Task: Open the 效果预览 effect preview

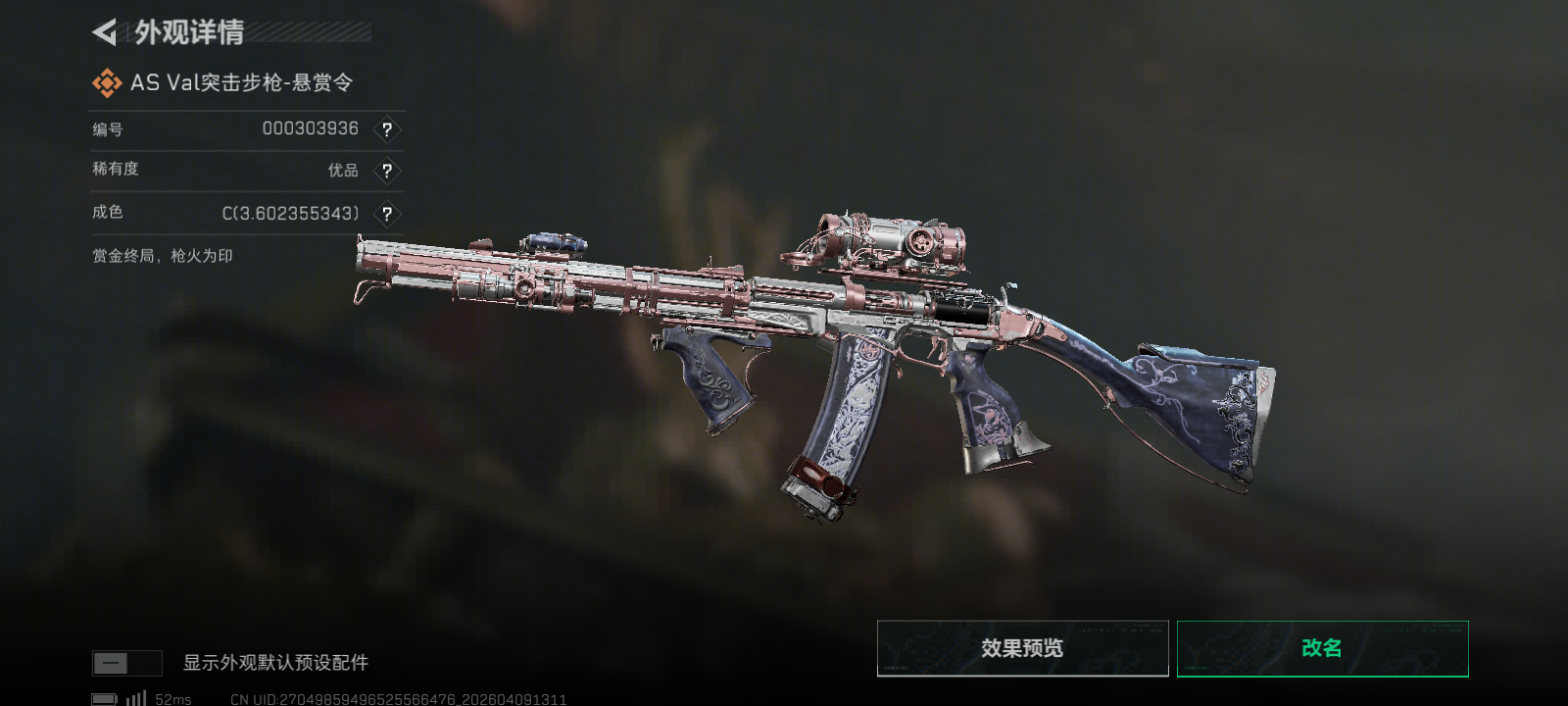Action: tap(1022, 648)
